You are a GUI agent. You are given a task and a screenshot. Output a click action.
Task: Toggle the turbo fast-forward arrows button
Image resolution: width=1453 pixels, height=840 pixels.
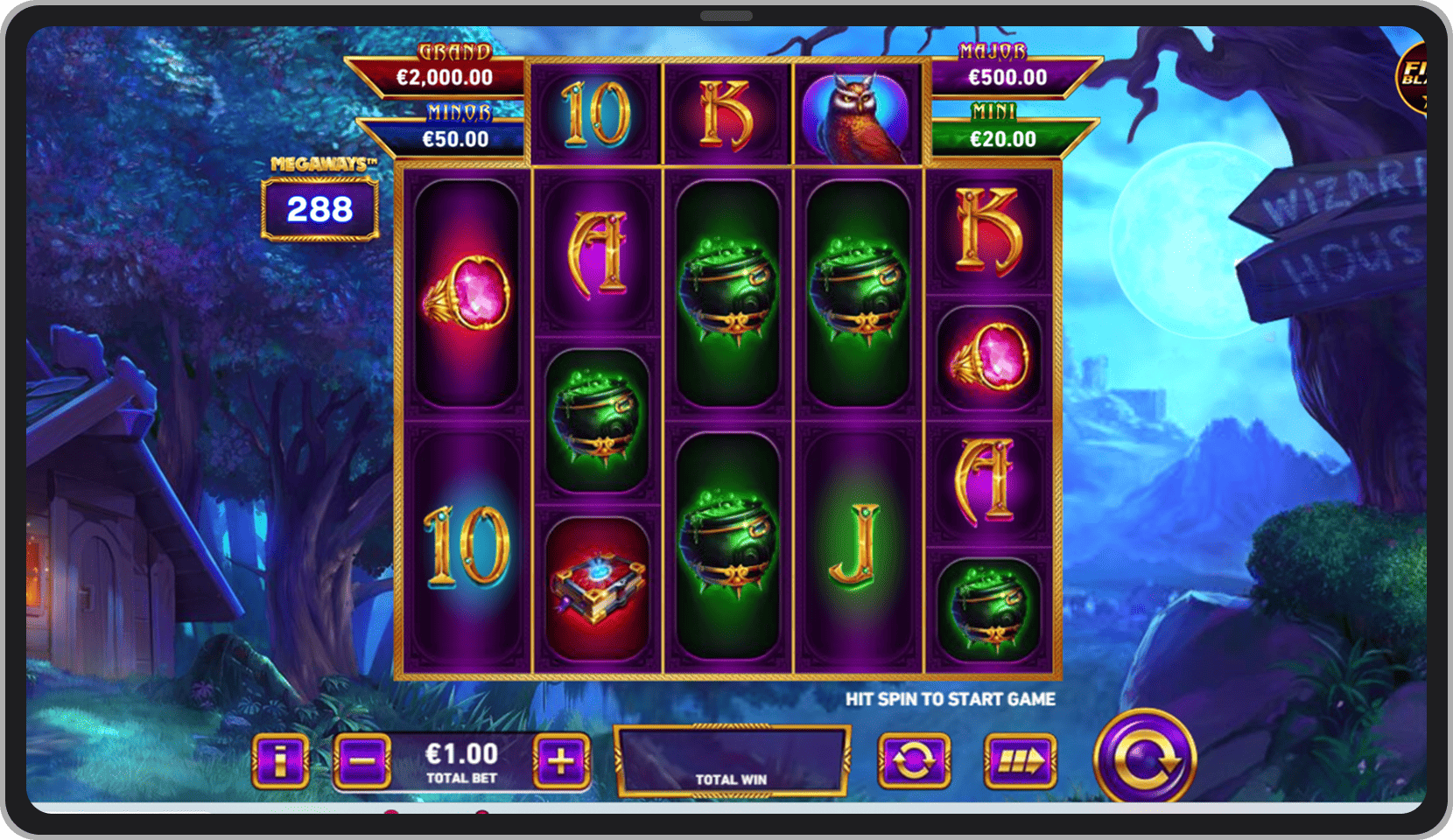[x=1020, y=760]
